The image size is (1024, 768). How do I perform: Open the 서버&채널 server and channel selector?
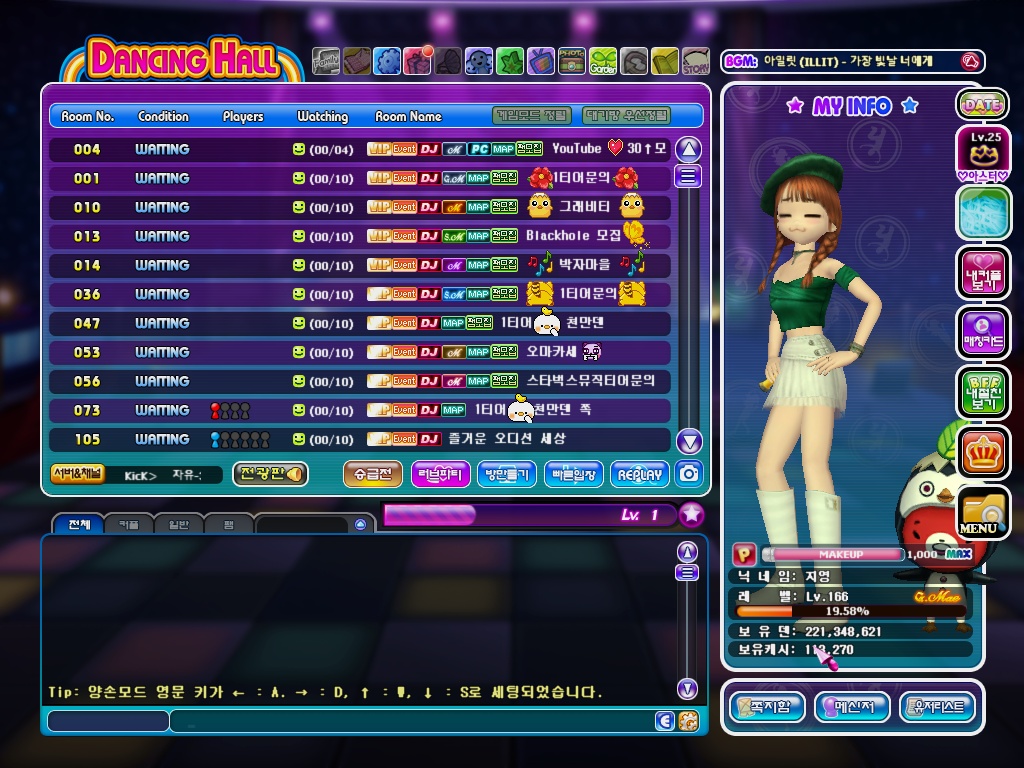point(77,474)
